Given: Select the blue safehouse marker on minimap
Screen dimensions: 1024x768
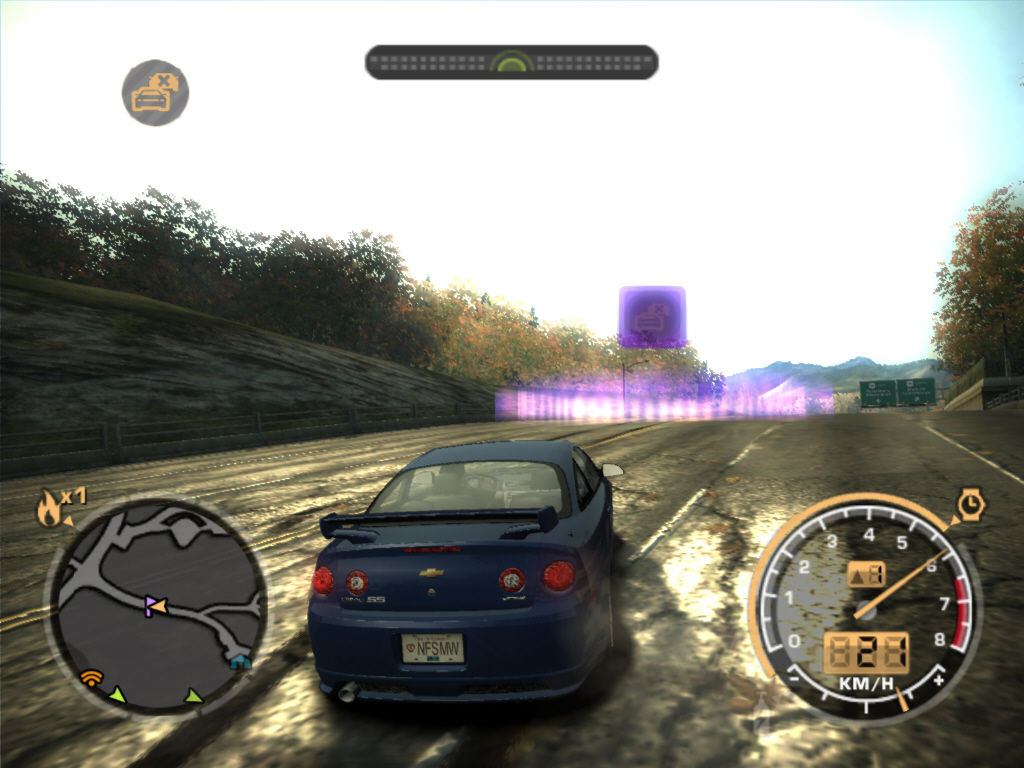Looking at the screenshot, I should tap(239, 661).
